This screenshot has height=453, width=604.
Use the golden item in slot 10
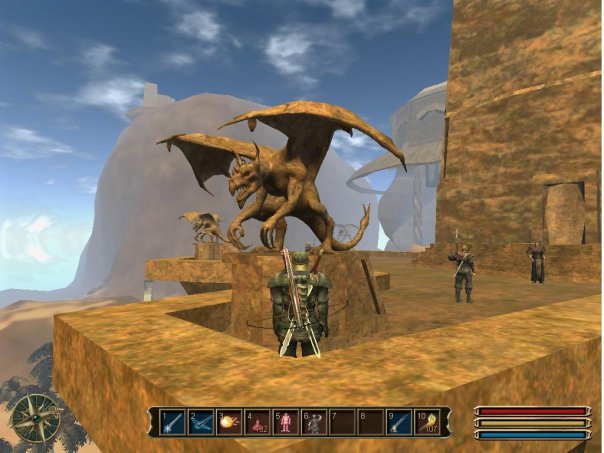pos(427,422)
